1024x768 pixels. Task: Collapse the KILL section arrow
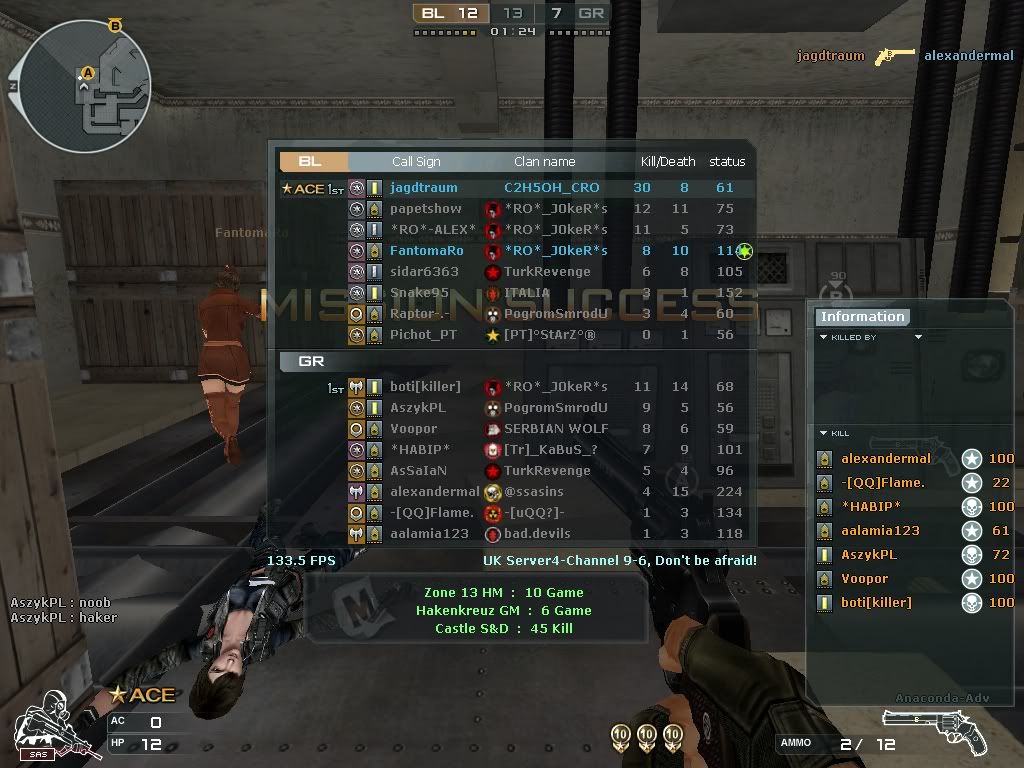[823, 433]
